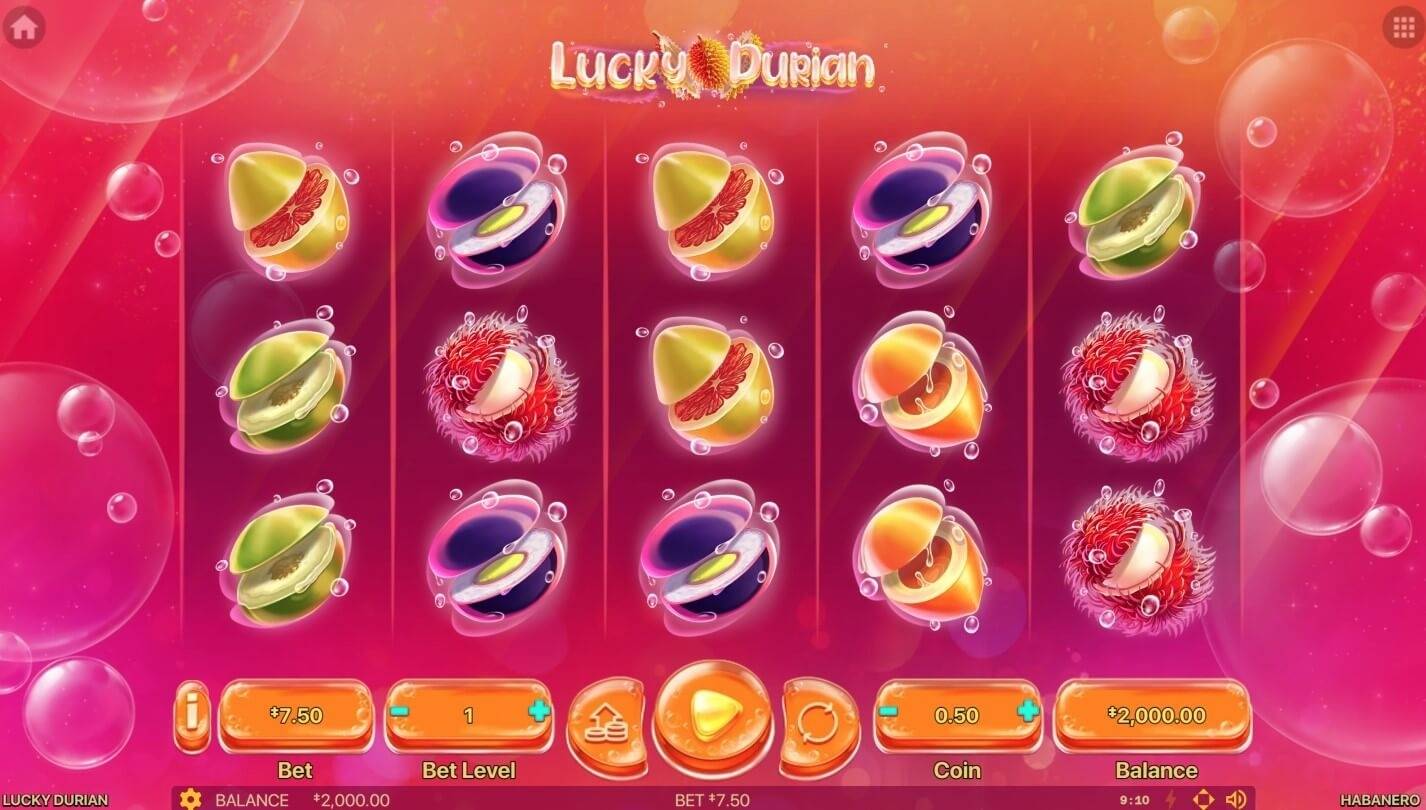Click the Bet amount display
1426x810 pixels.
(x=296, y=715)
